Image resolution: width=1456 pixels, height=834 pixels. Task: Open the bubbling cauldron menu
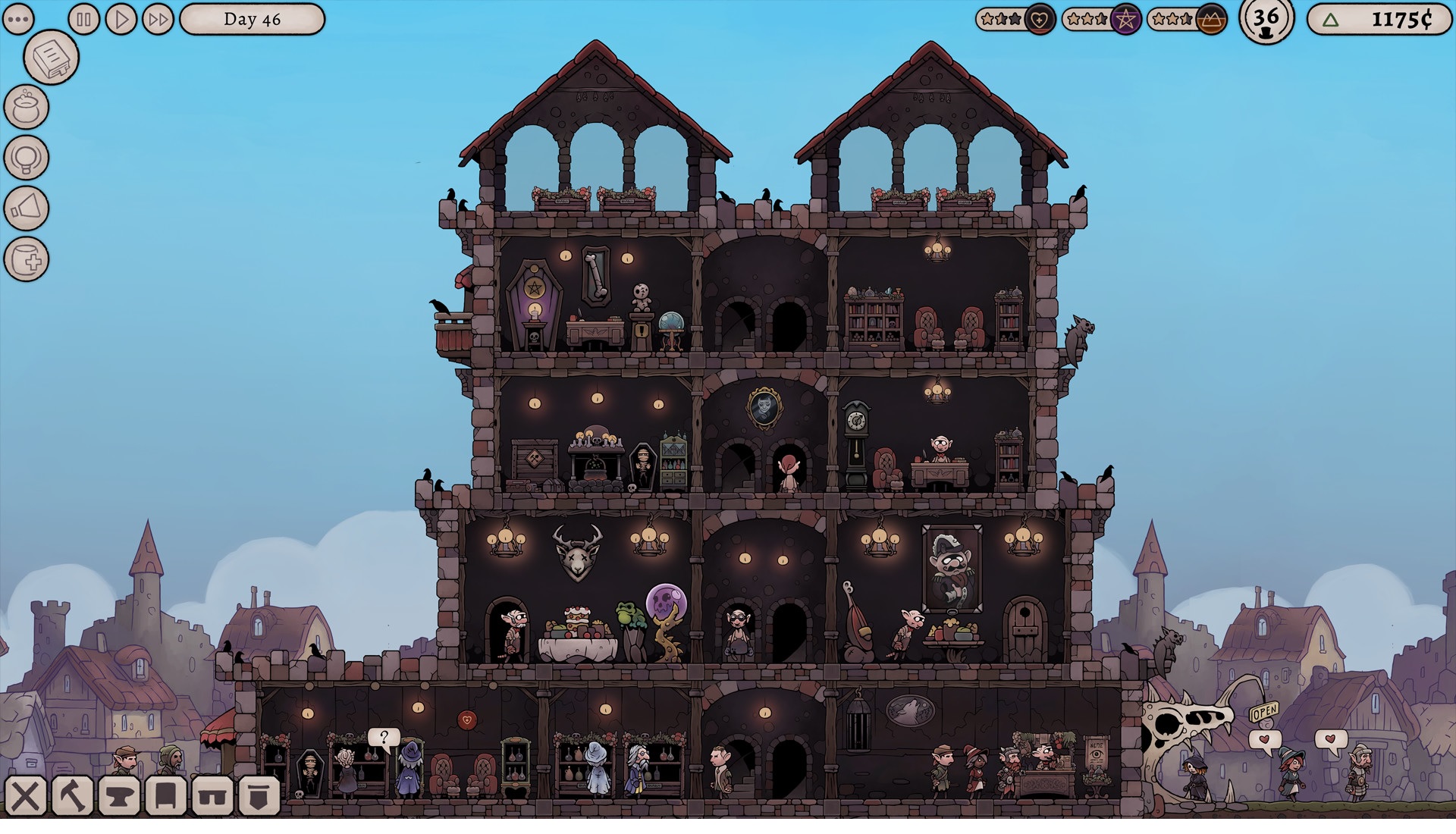27,107
